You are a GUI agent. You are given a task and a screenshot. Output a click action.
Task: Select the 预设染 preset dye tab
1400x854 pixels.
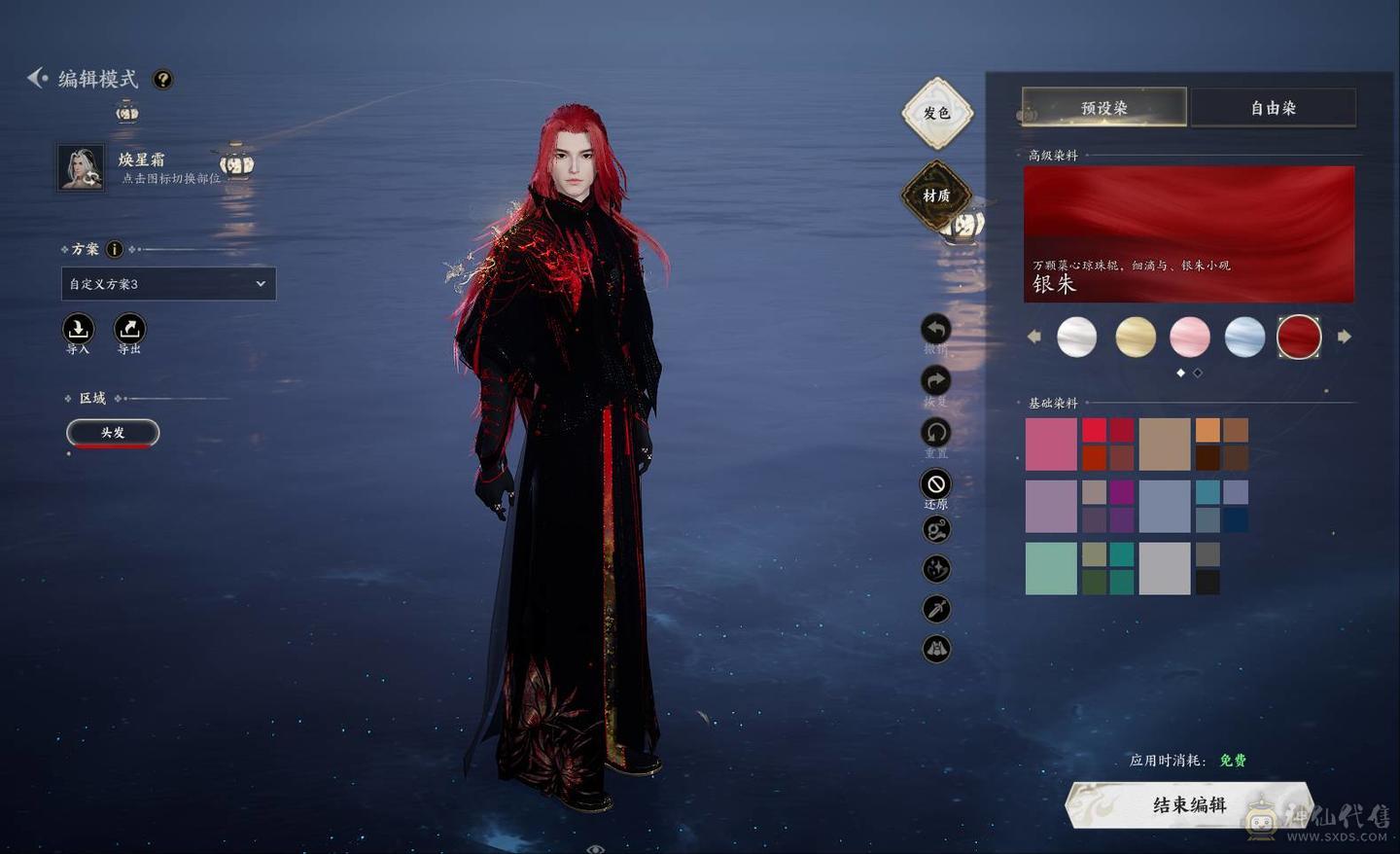point(1103,108)
